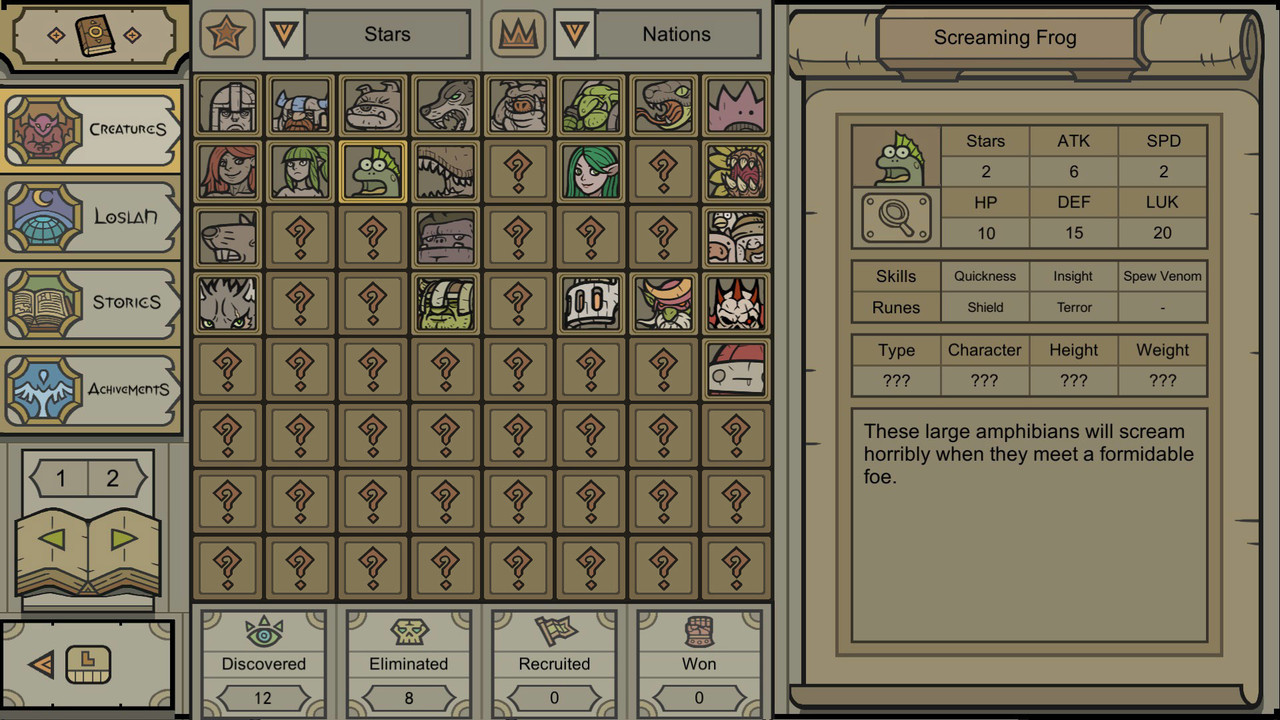Open the Stories section
1280x720 pixels.
click(x=92, y=302)
